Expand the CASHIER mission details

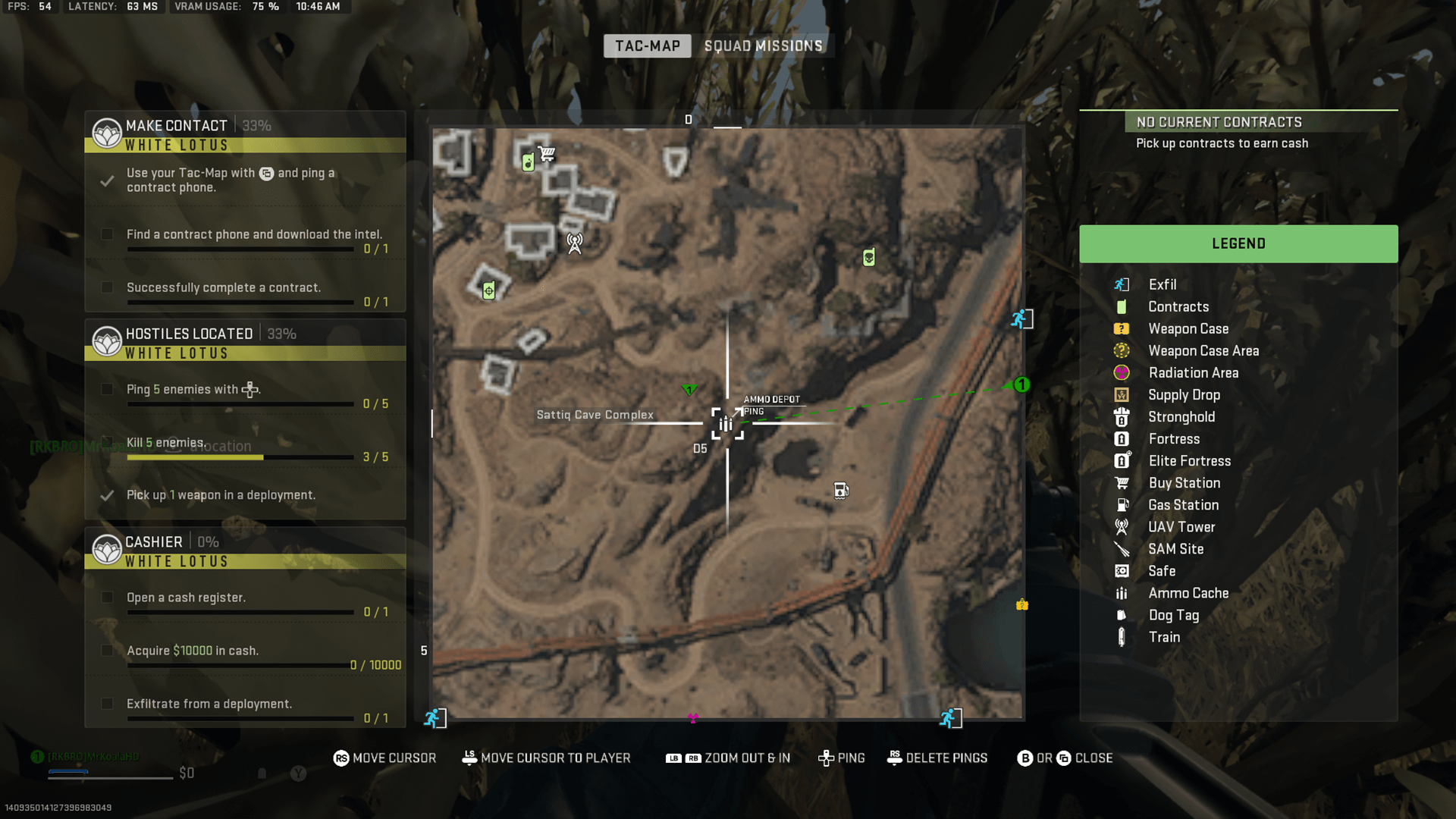155,541
